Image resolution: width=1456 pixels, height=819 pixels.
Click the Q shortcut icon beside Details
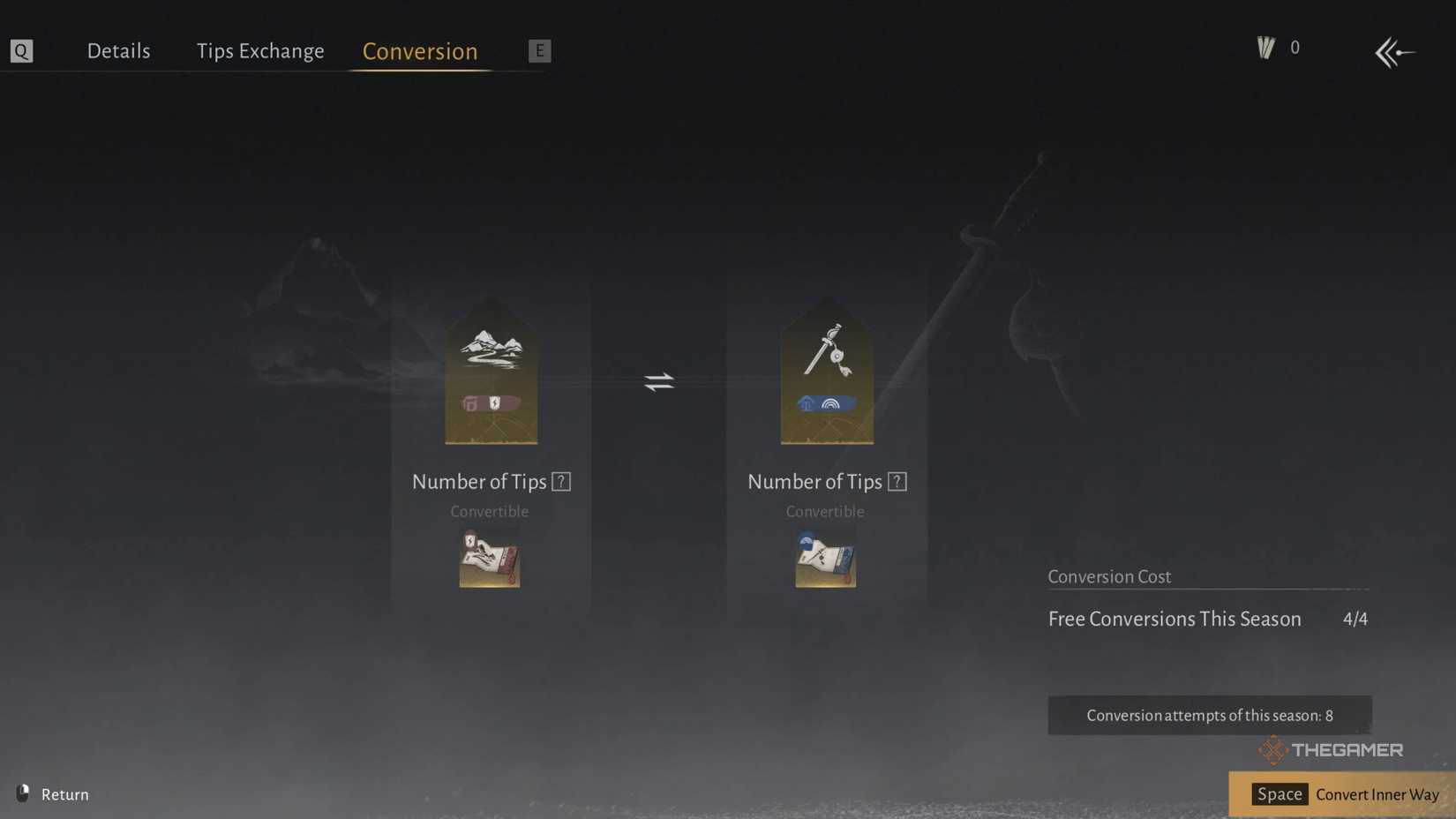click(21, 50)
